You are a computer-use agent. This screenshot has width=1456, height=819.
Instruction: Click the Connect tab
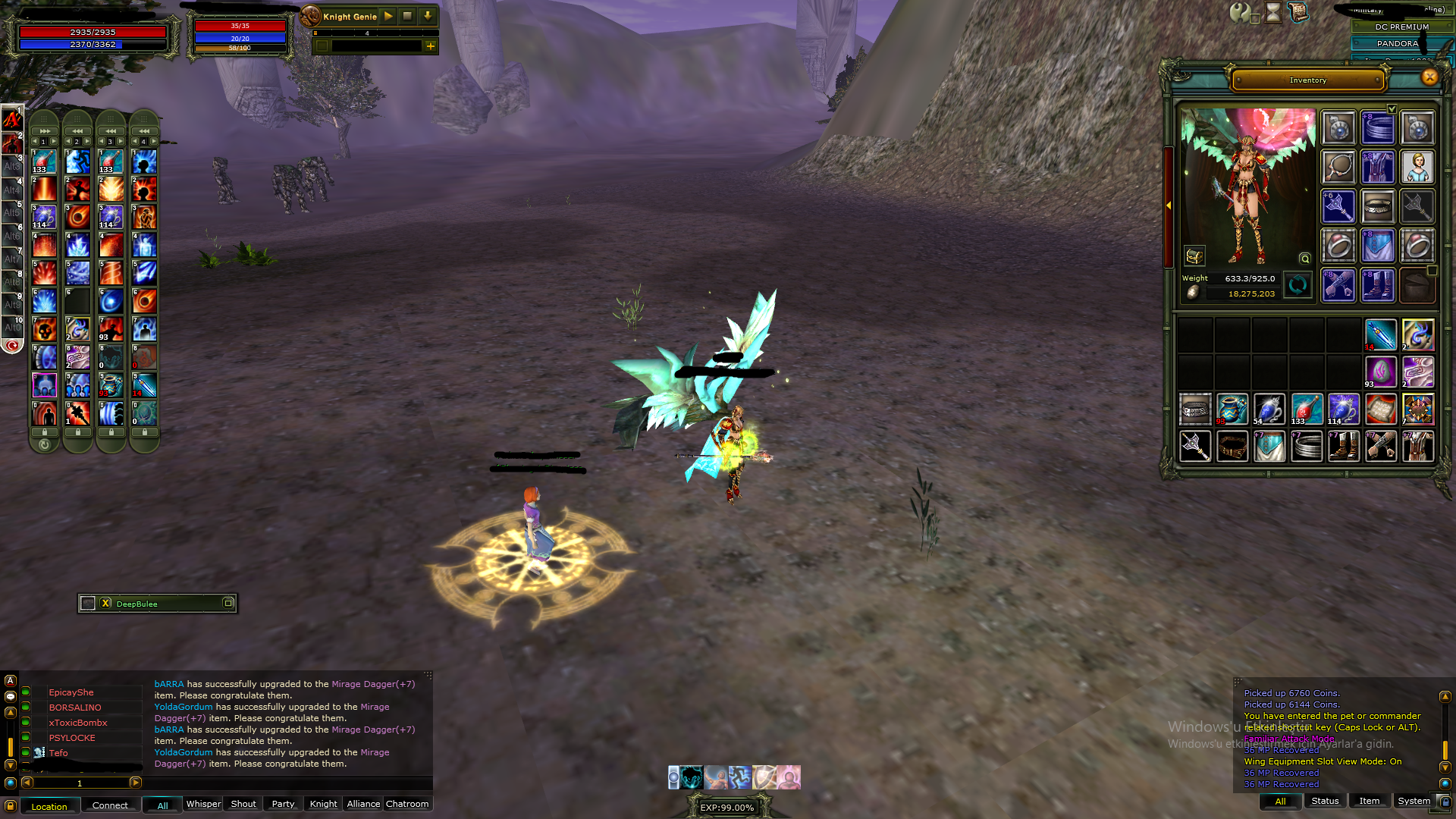coord(110,805)
